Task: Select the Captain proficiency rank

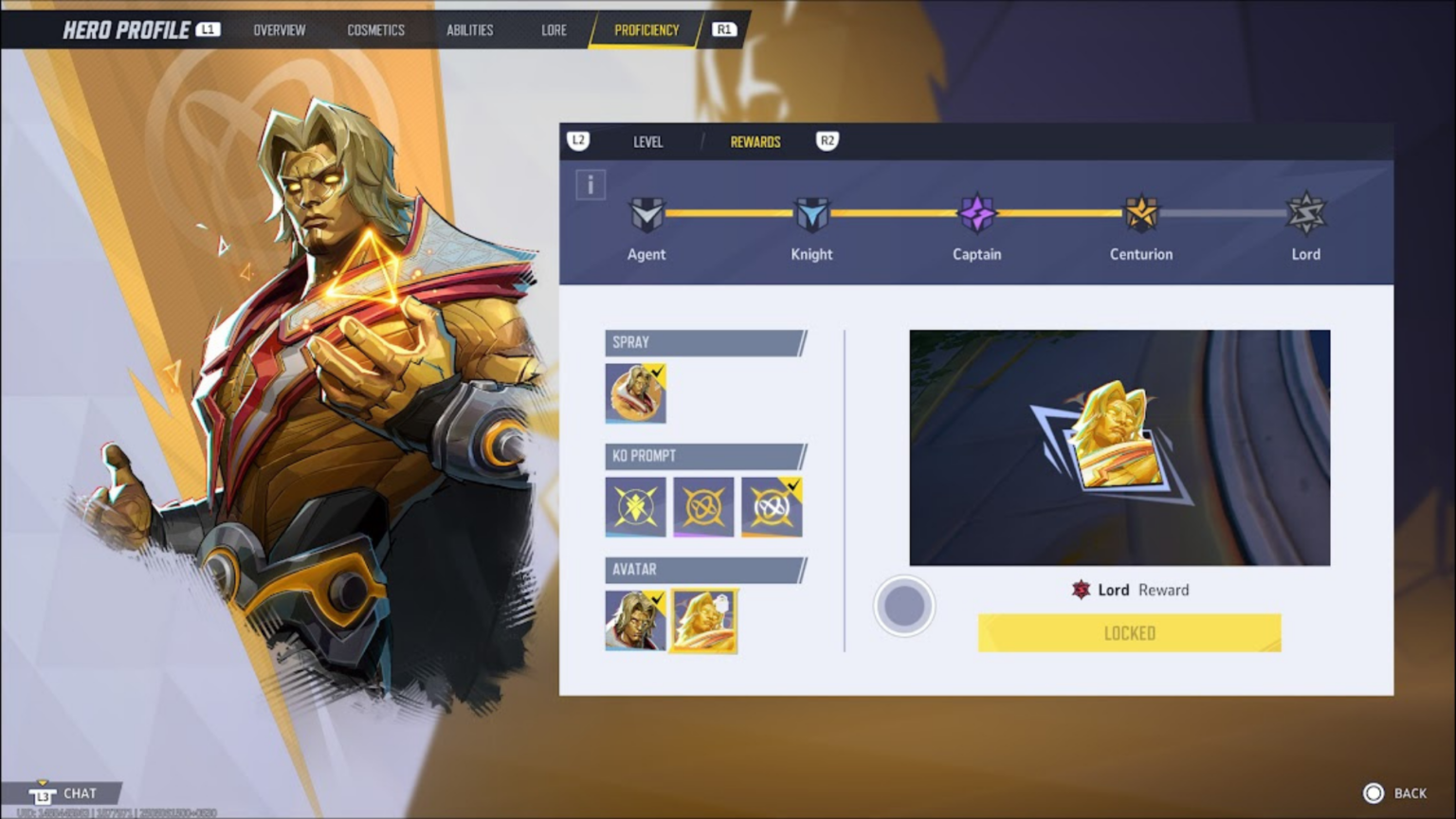Action: tap(976, 215)
